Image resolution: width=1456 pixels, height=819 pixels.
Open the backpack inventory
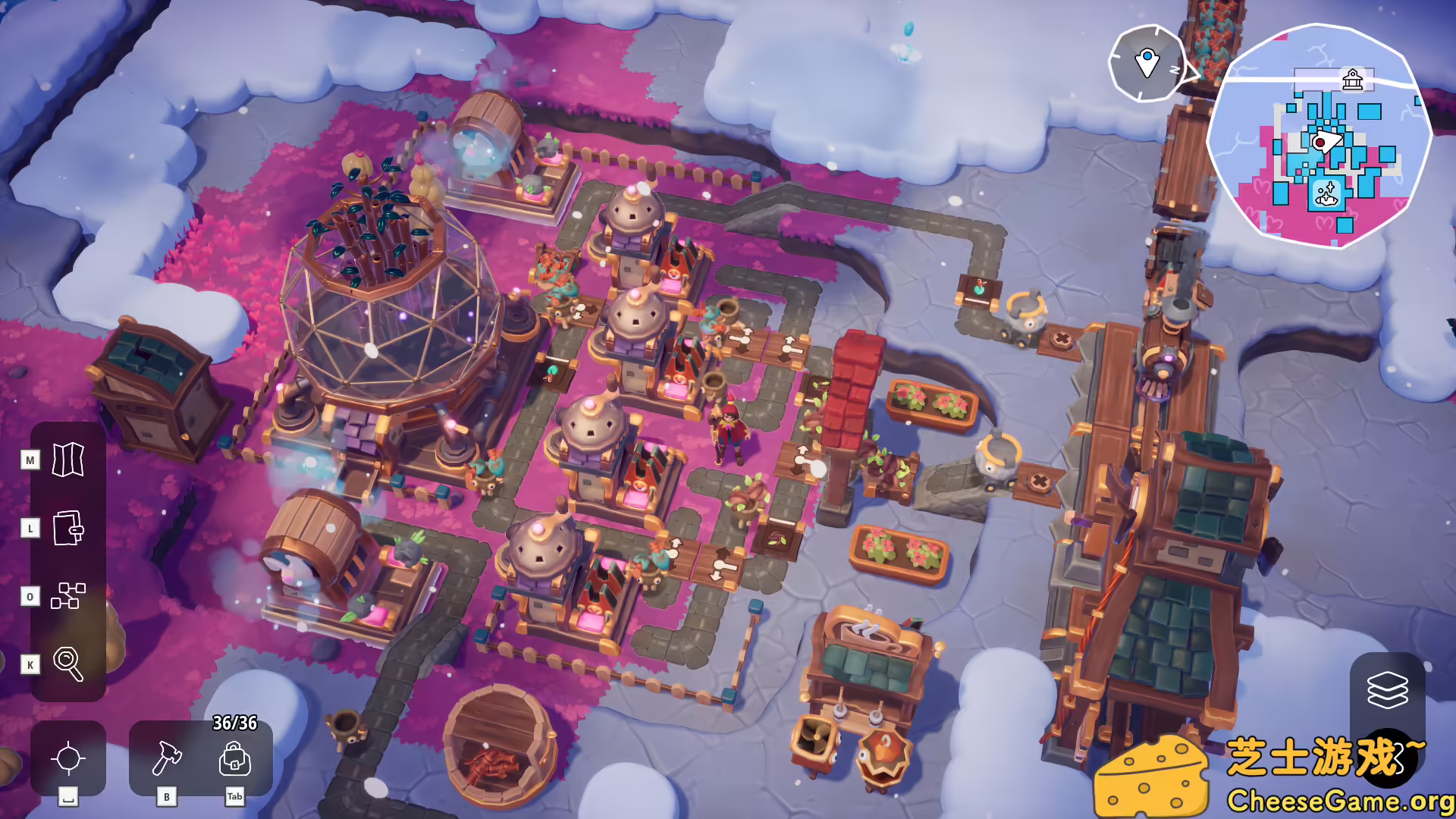235,758
